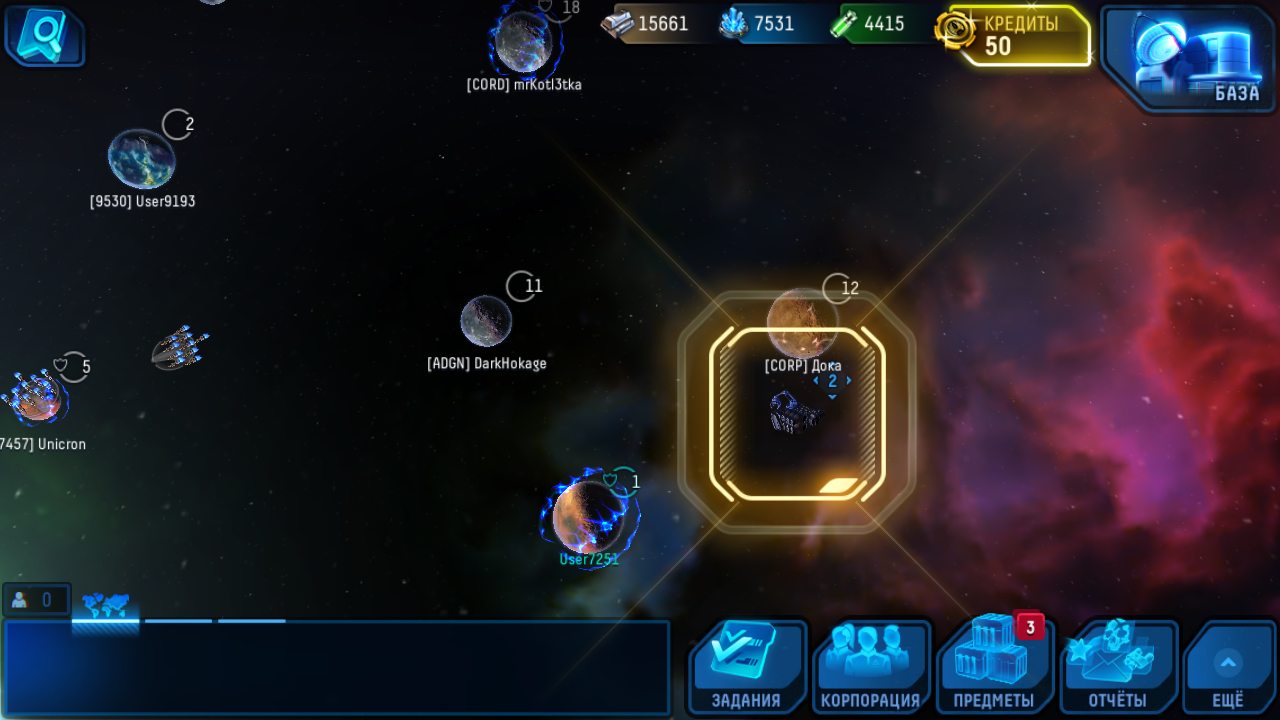Open the Предметы (items) inventory

click(x=994, y=665)
